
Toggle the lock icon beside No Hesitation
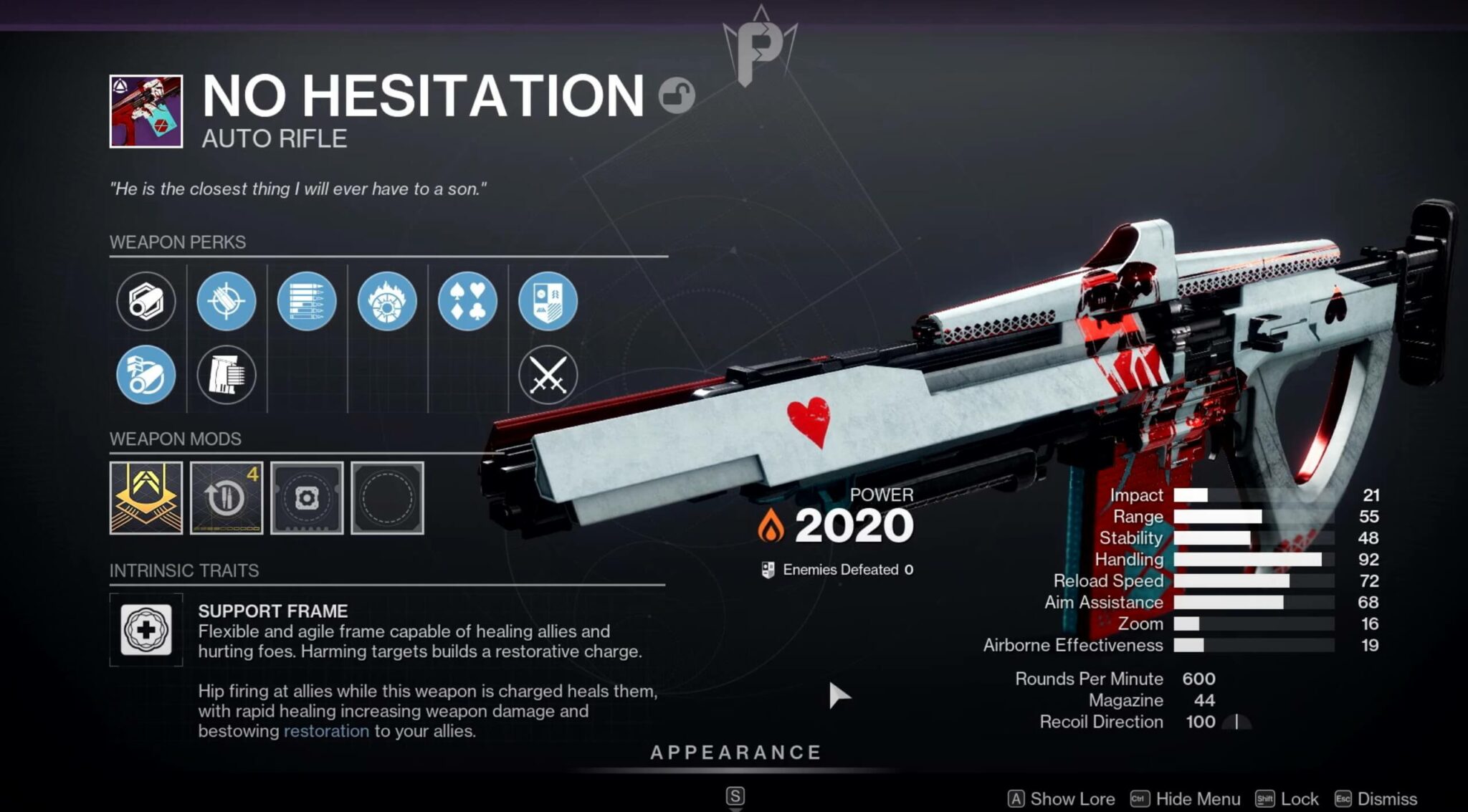tap(677, 95)
